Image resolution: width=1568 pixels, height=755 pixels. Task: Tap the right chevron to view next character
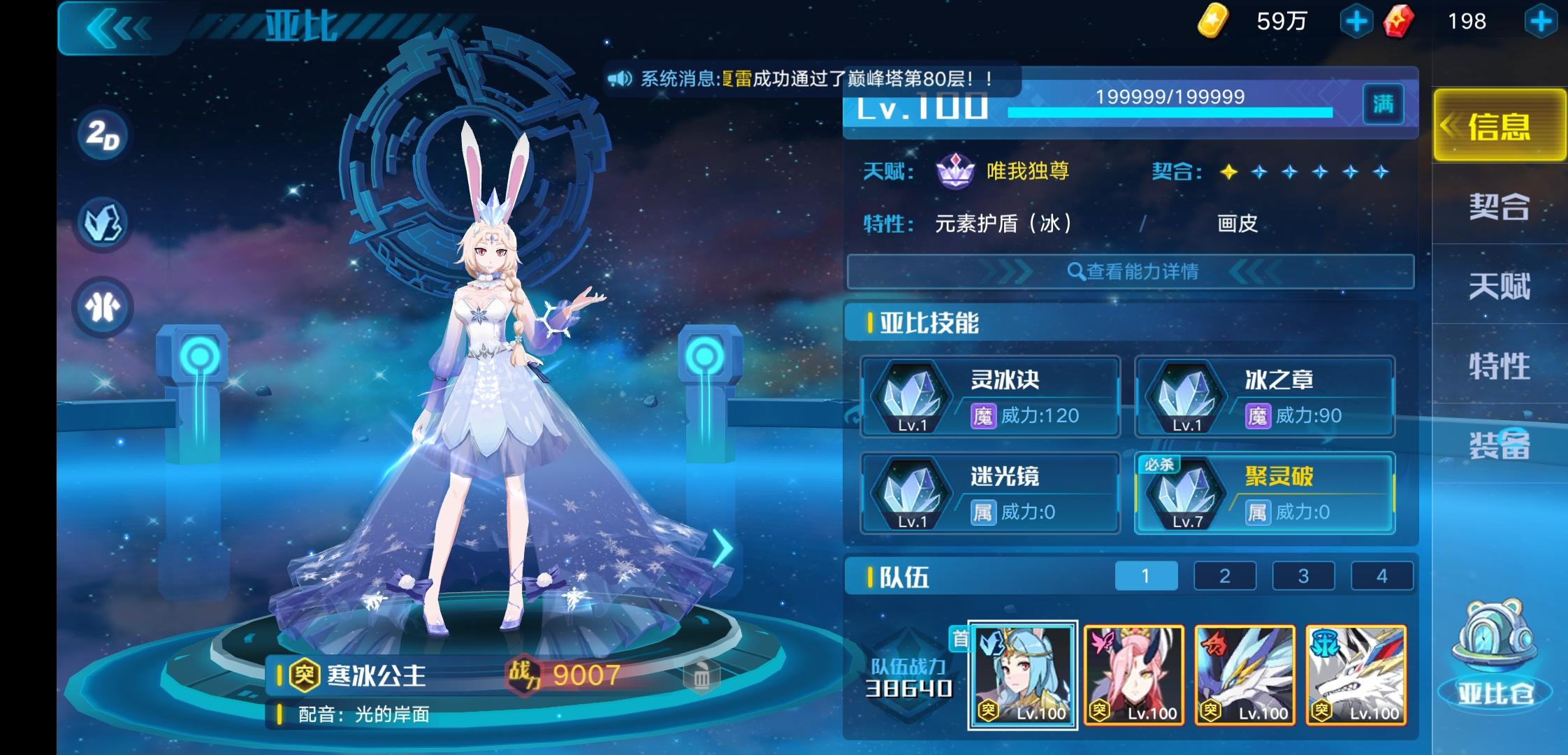click(x=723, y=549)
